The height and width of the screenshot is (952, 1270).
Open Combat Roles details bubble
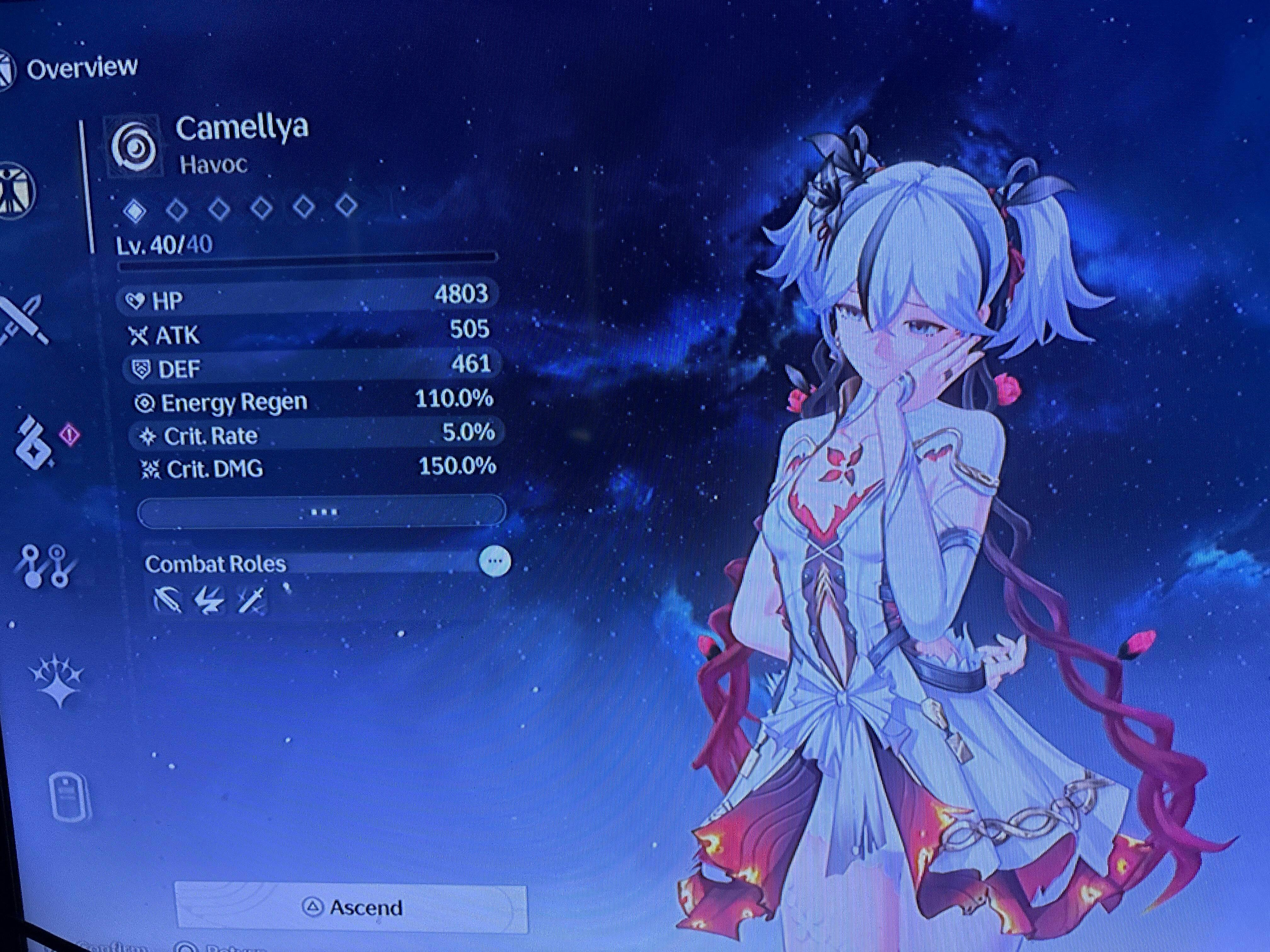point(494,561)
